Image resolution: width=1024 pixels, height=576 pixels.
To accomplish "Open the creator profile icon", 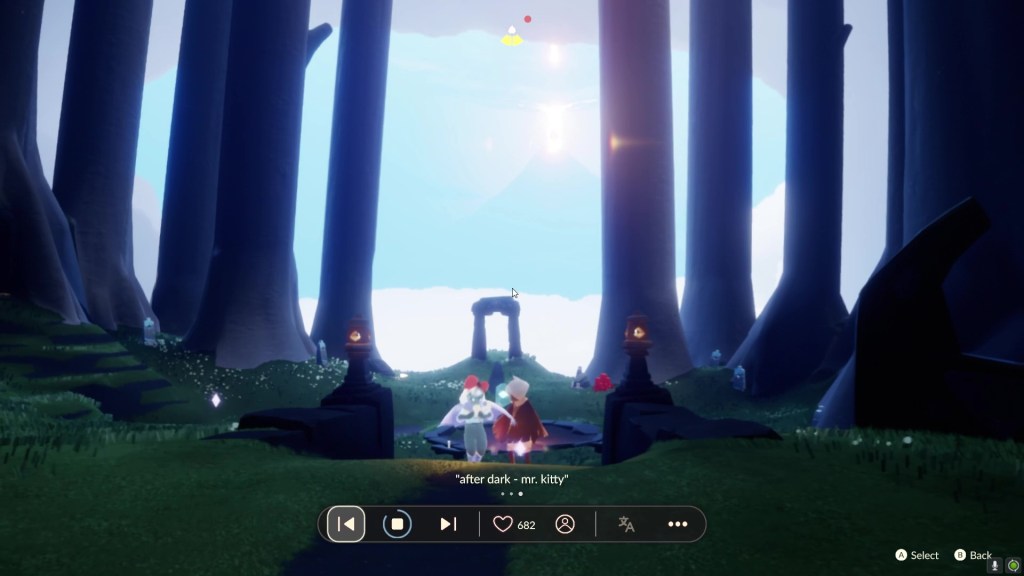I will pos(565,524).
